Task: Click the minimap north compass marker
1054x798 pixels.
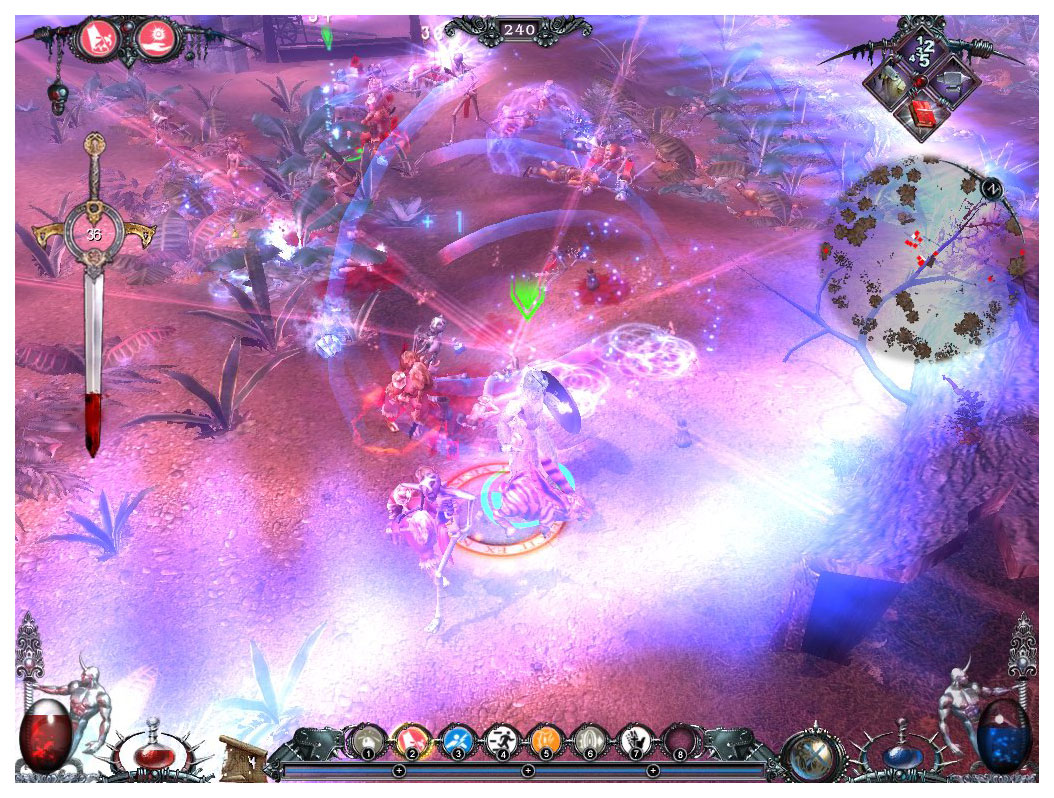Action: 993,187
